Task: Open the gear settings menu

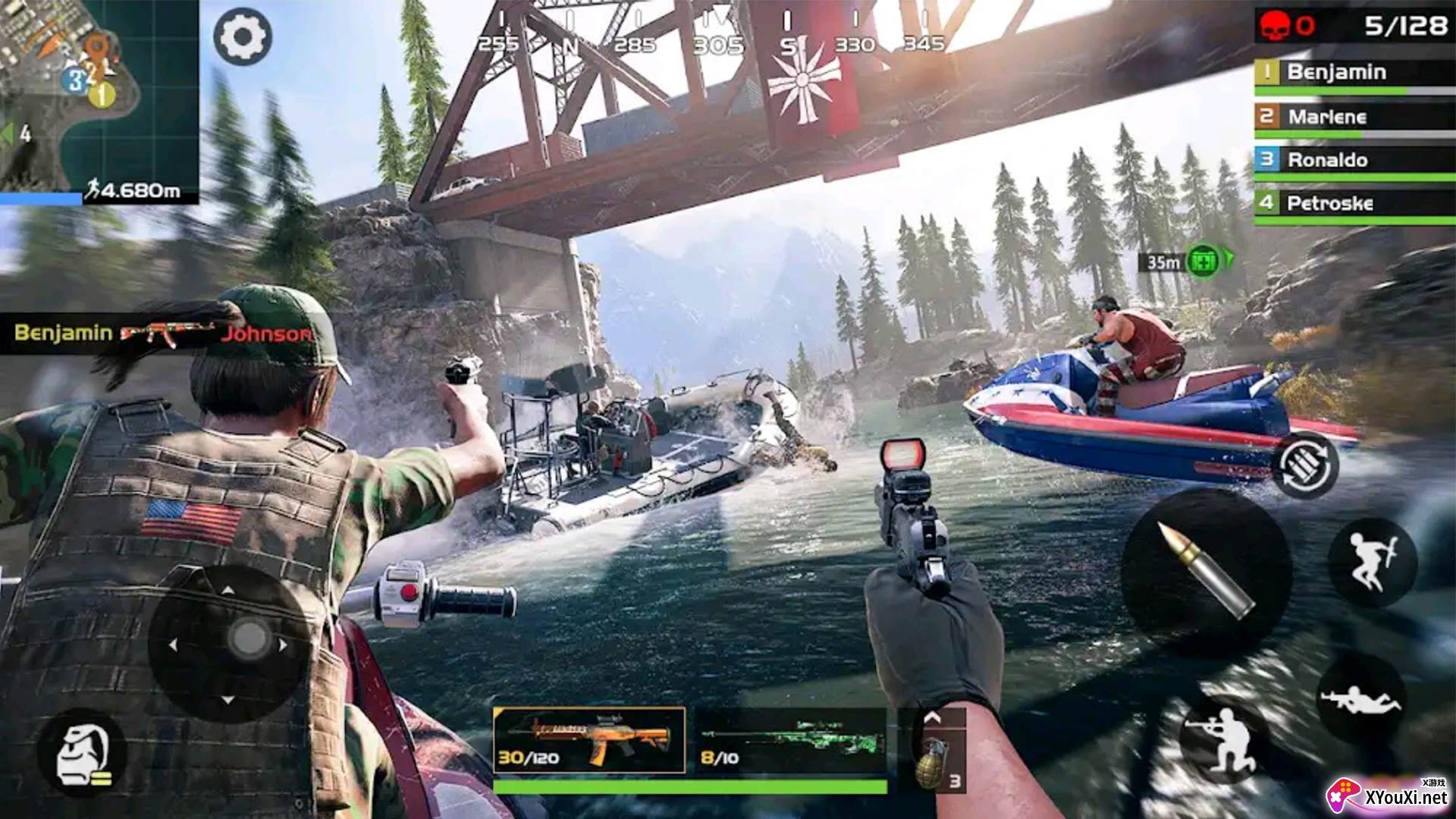Action: pyautogui.click(x=242, y=36)
